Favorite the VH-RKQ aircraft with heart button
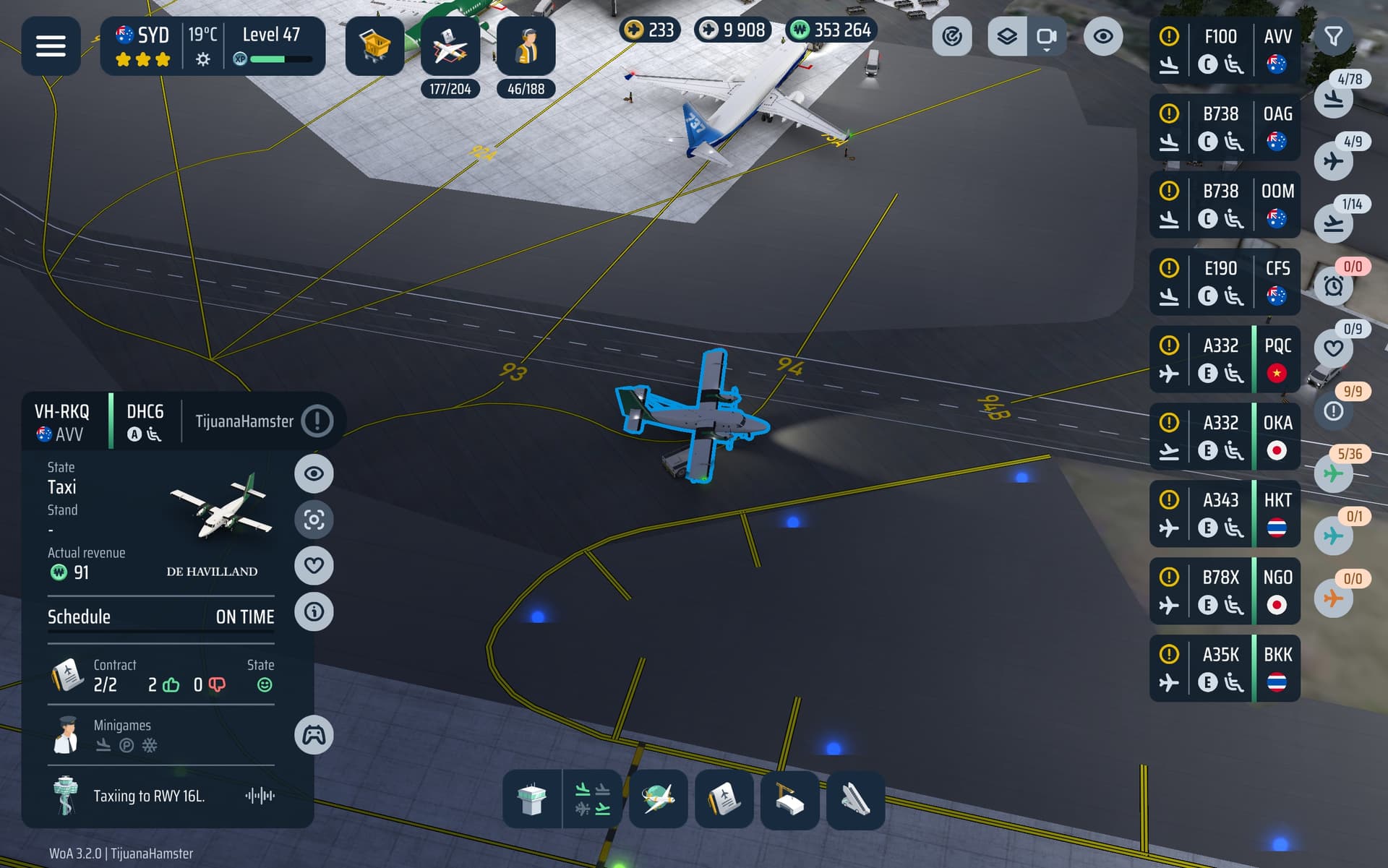Image resolution: width=1388 pixels, height=868 pixels. click(x=314, y=565)
